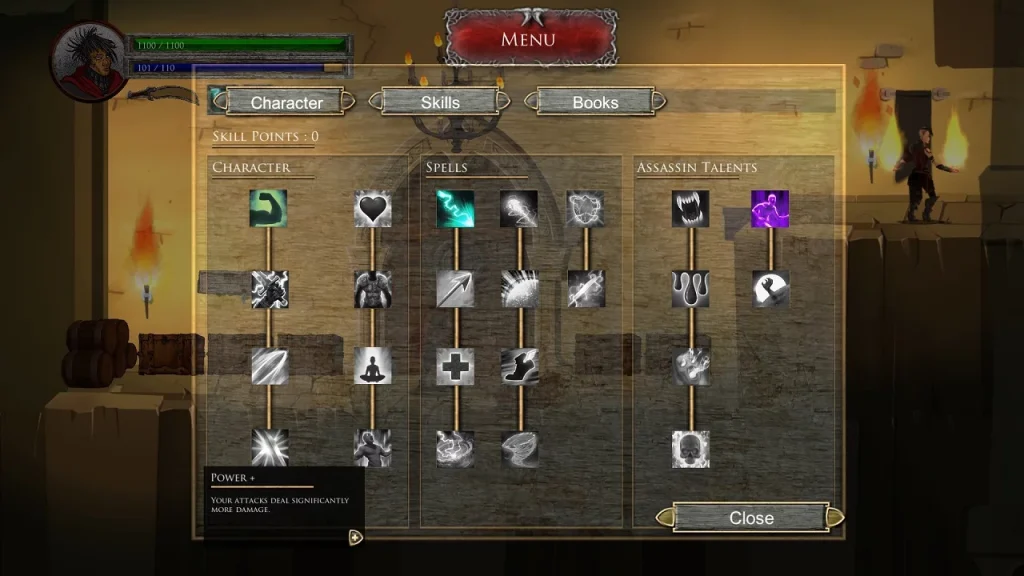Click the small arrow on the Power tooltip

(354, 537)
